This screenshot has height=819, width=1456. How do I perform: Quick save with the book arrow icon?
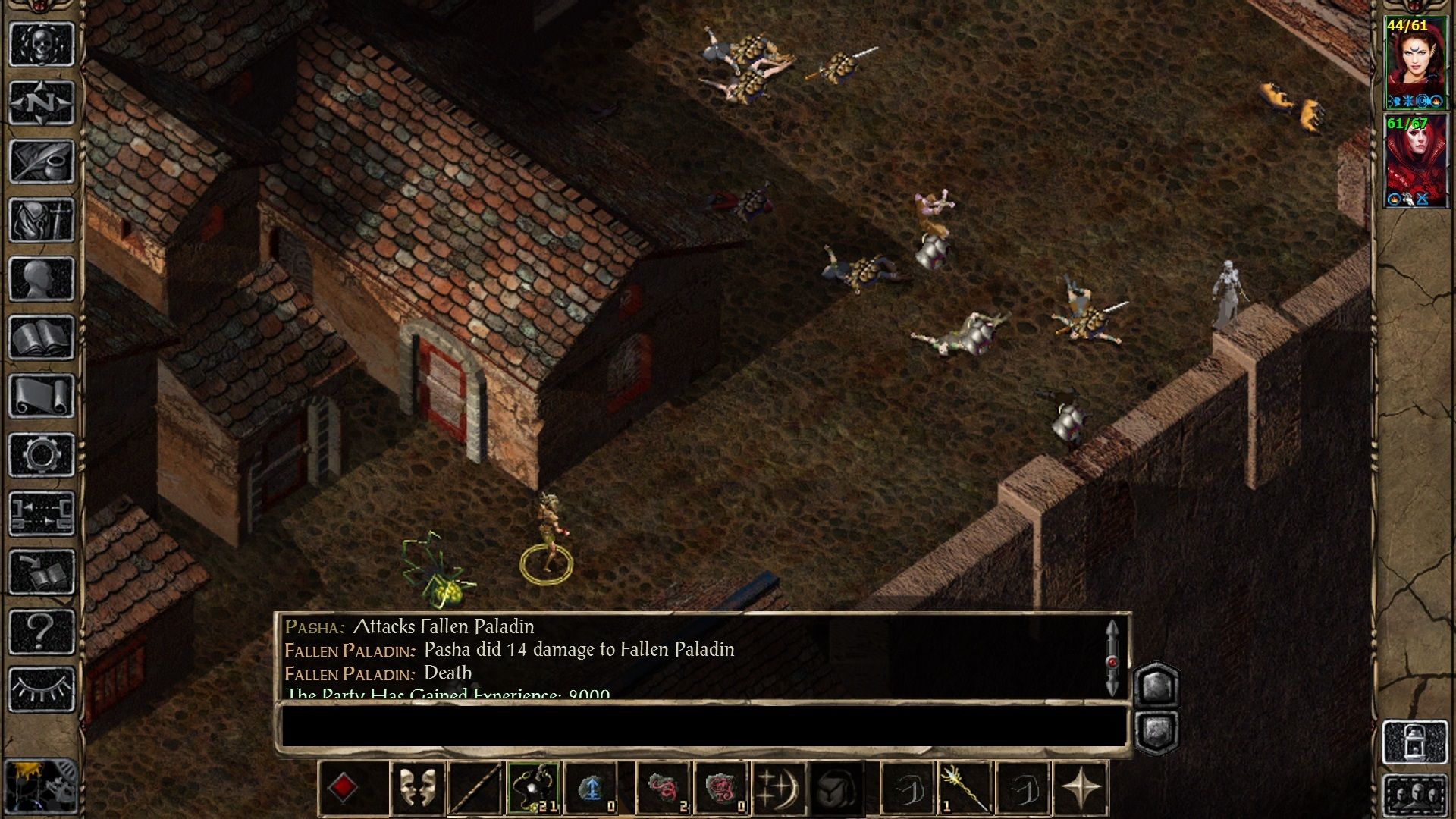(42, 572)
